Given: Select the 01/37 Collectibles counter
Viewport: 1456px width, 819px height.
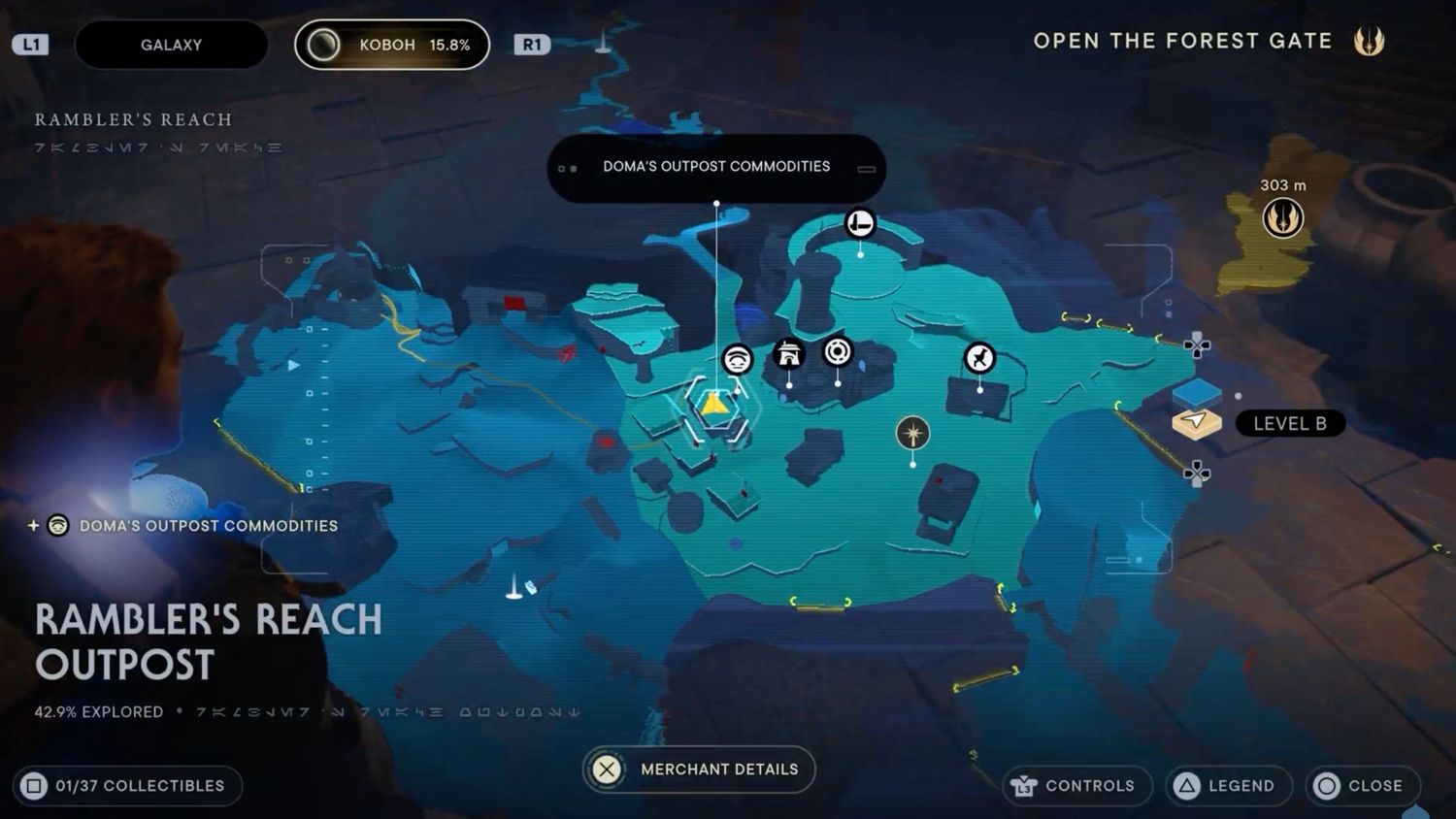Looking at the screenshot, I should [128, 786].
